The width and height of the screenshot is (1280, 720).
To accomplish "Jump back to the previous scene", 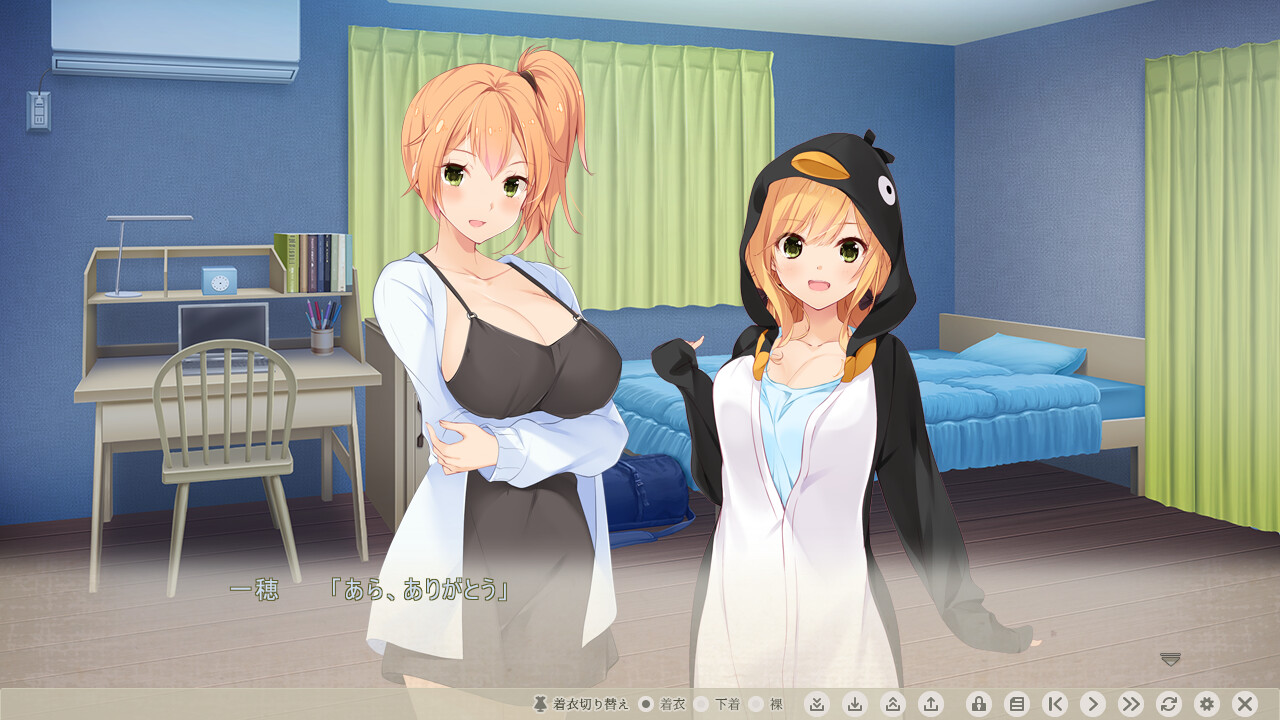I will click(1055, 704).
